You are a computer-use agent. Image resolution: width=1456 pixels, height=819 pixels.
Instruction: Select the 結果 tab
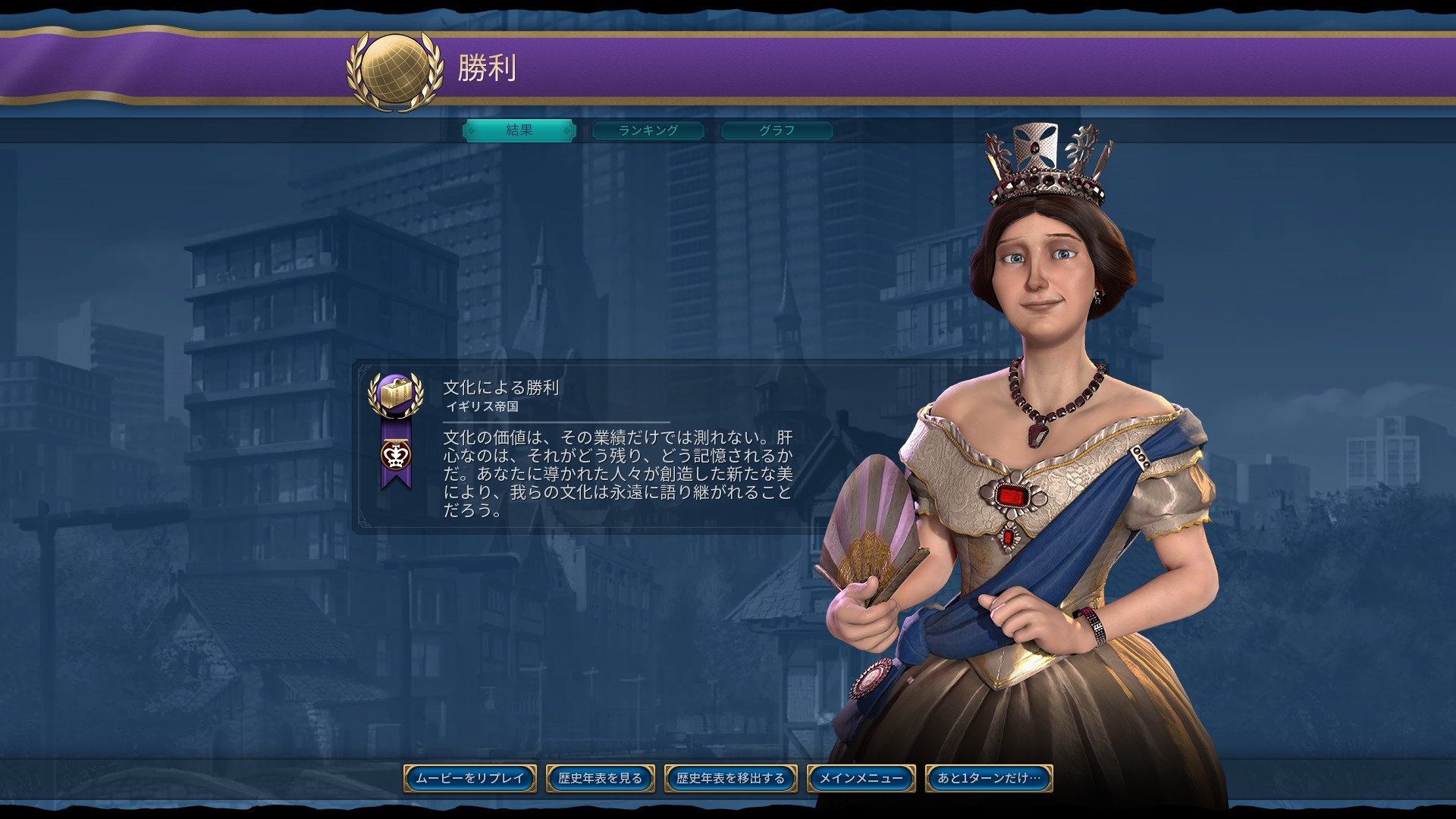coord(519,130)
